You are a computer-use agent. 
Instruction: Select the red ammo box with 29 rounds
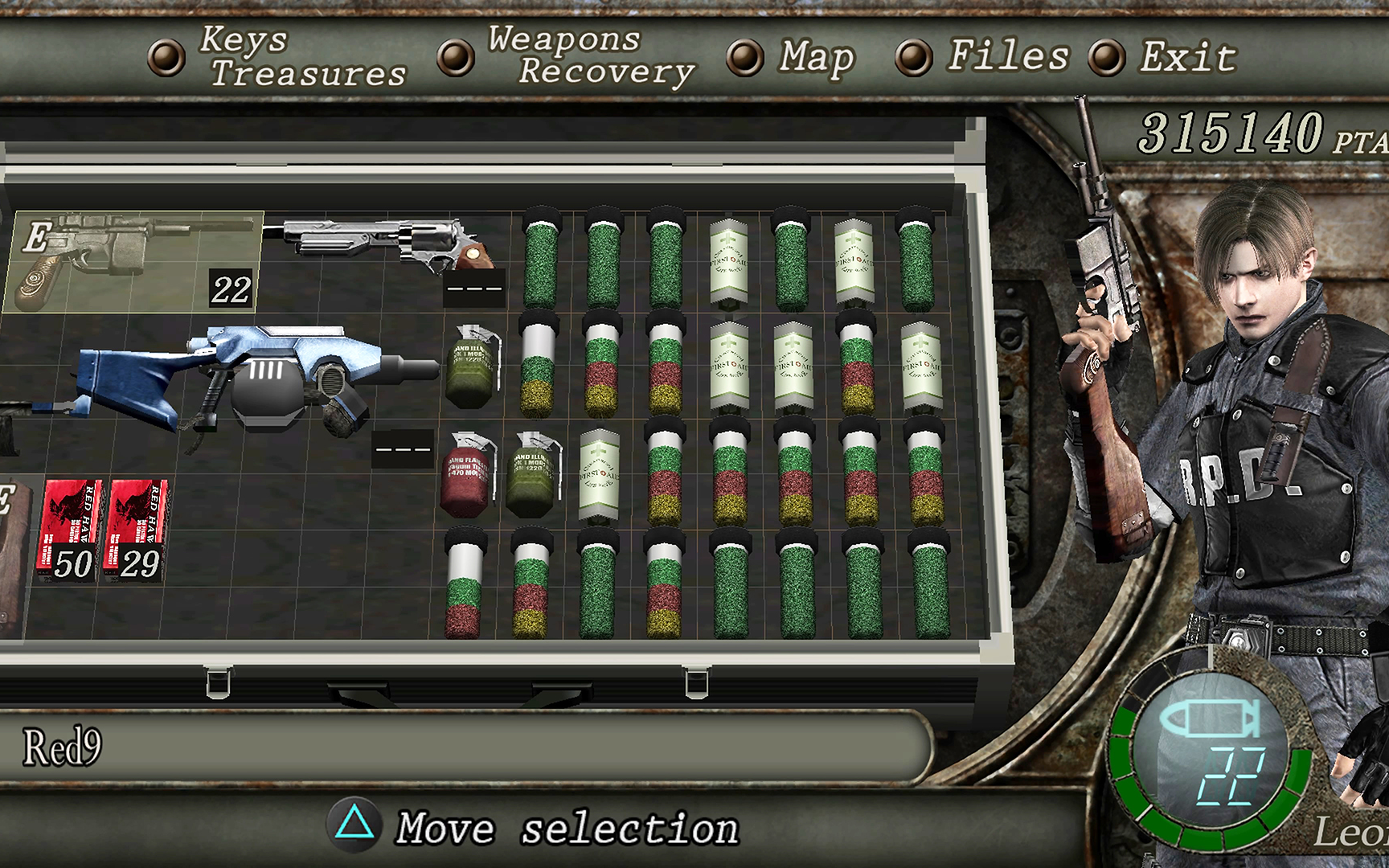click(137, 530)
